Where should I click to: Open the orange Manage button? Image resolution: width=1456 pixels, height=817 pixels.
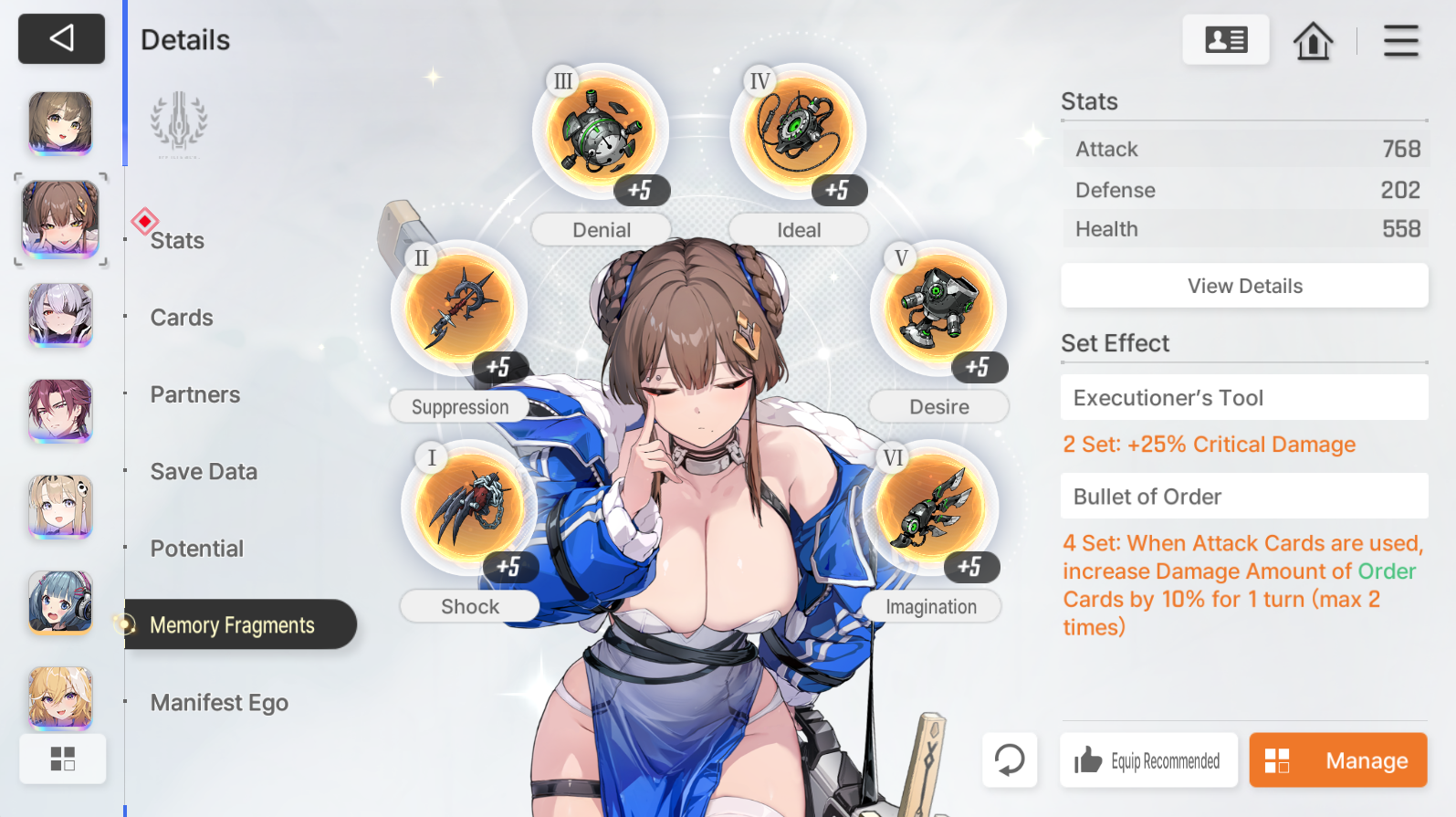[1337, 760]
